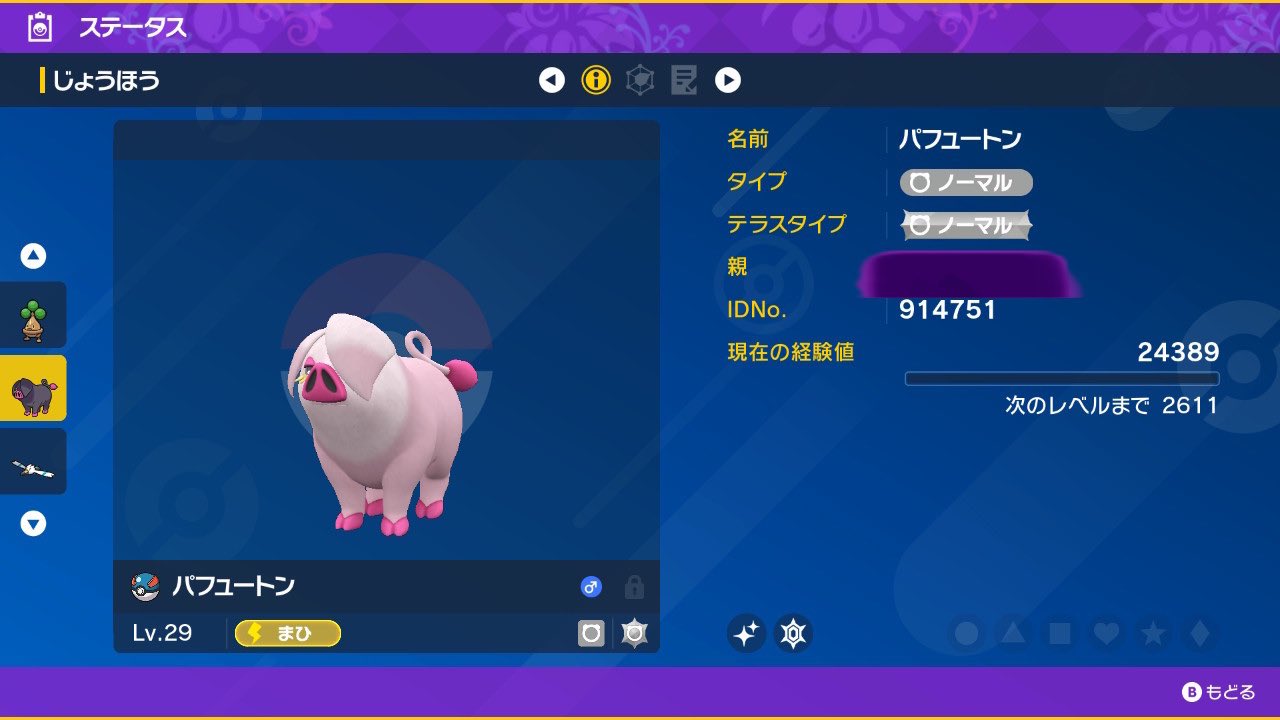Switch to the テラスタイプ Normal banner
The height and width of the screenshot is (720, 1280).
[965, 225]
